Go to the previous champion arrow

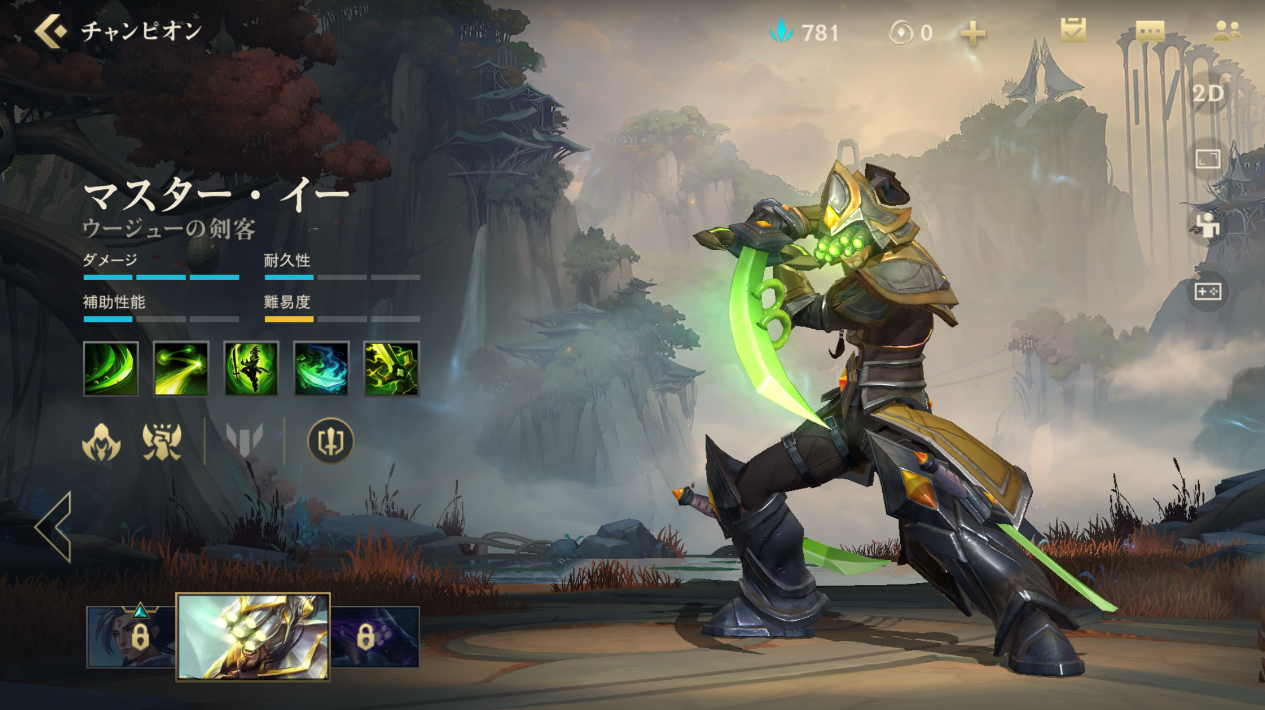point(53,527)
